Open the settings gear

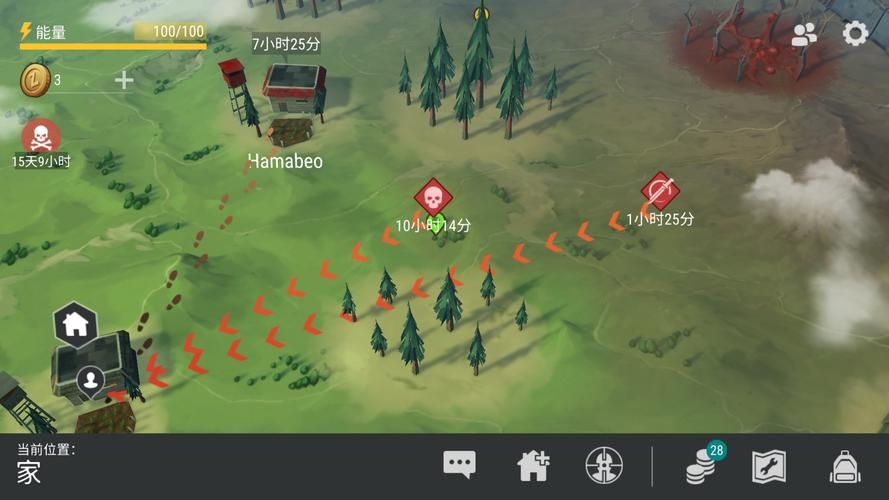[x=854, y=34]
